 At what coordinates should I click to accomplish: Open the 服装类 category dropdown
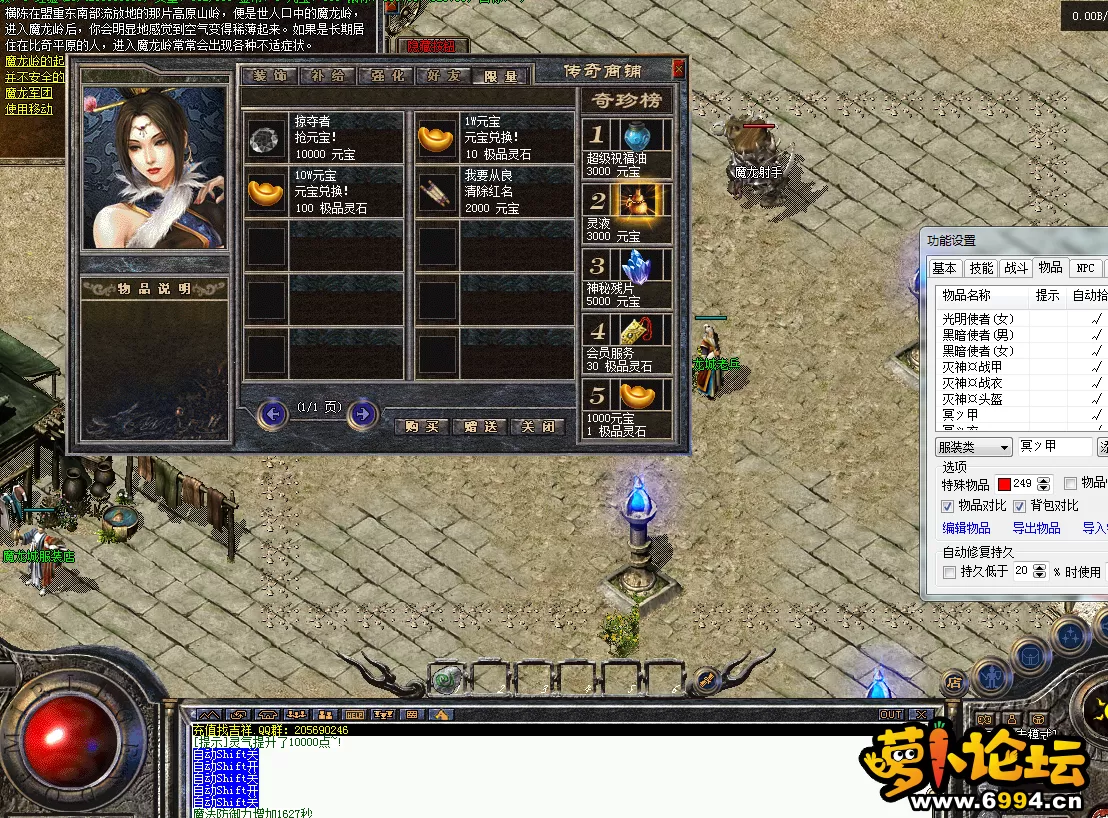pos(974,447)
